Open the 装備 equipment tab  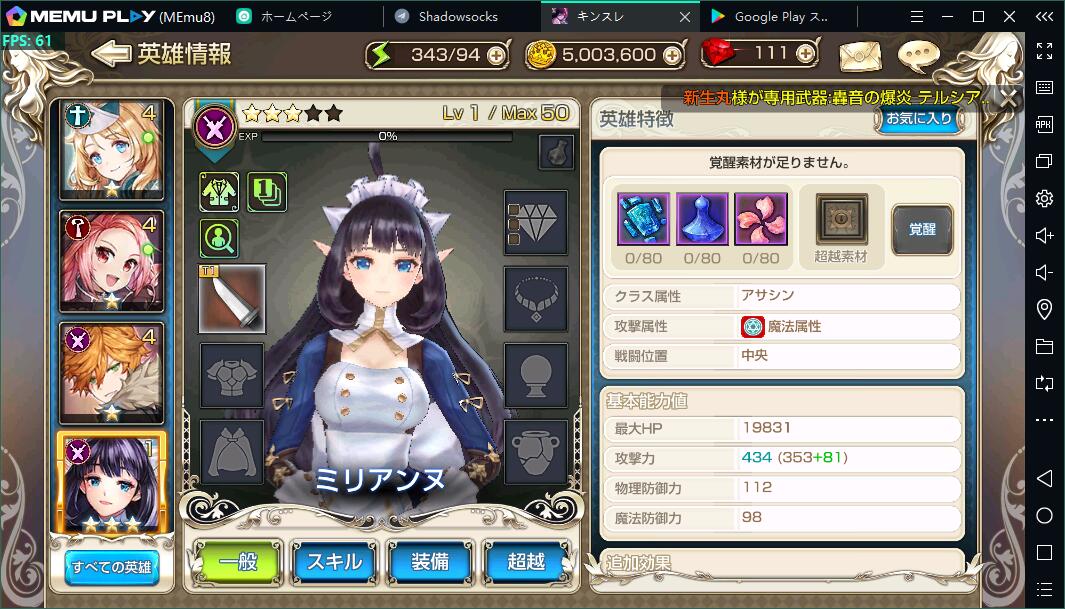point(430,562)
